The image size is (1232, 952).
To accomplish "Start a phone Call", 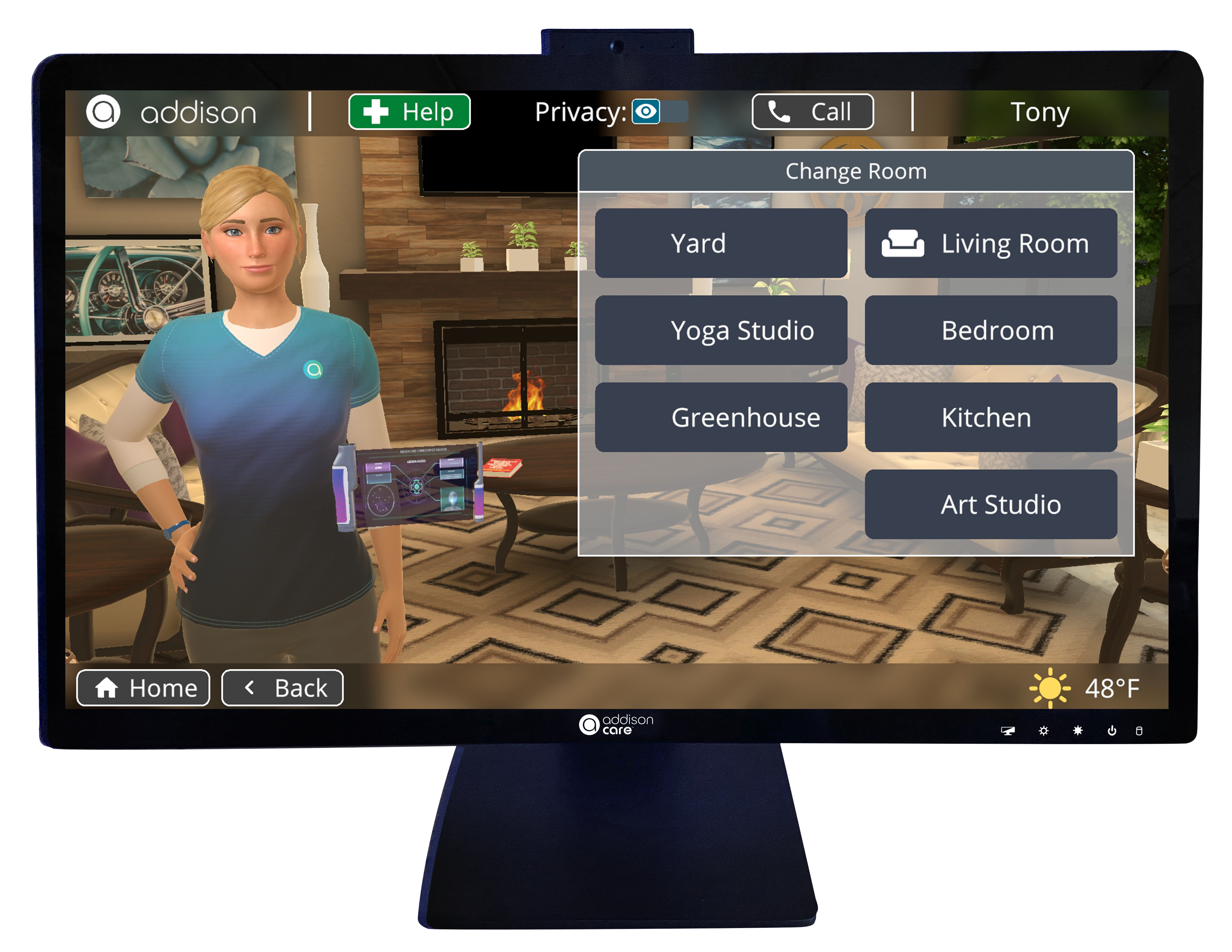I will (x=812, y=112).
